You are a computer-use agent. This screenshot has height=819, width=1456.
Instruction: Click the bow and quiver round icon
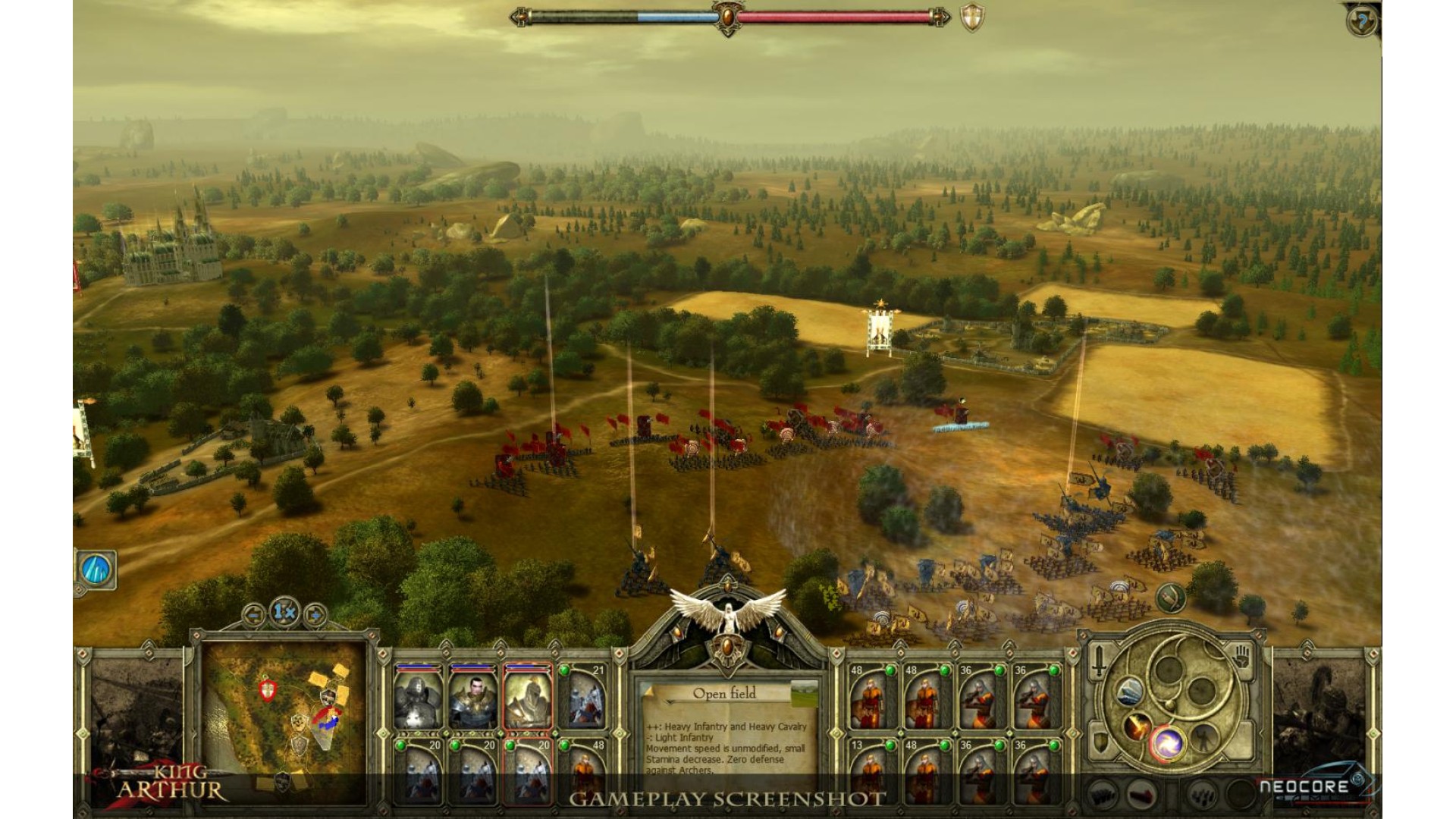tap(1171, 598)
